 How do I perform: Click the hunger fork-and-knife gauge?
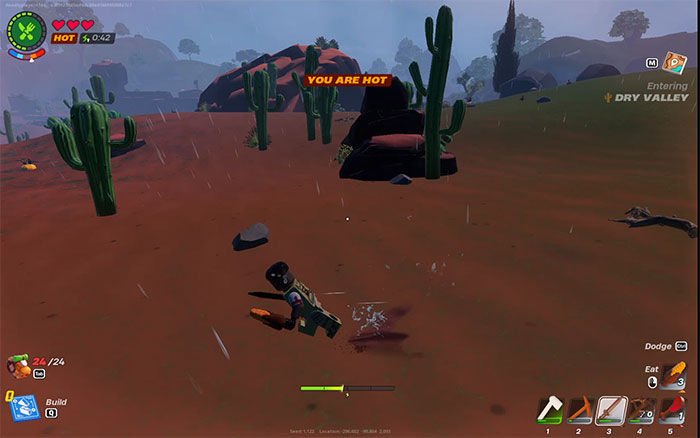pyautogui.click(x=27, y=30)
